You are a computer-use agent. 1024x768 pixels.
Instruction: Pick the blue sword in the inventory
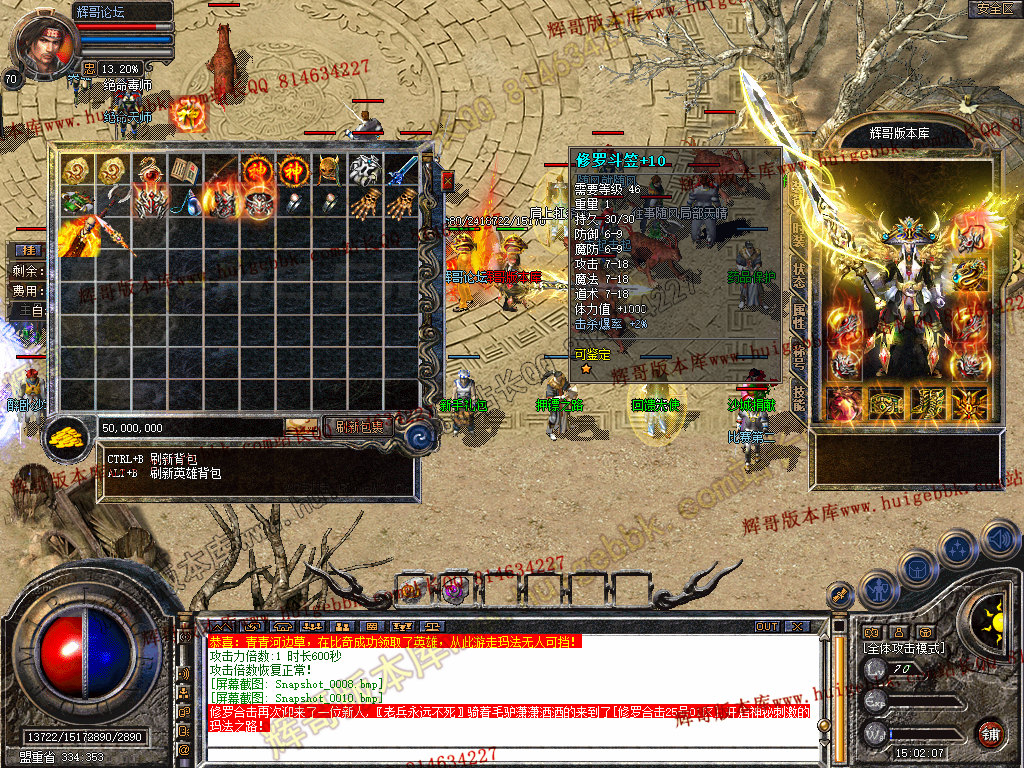click(x=400, y=170)
